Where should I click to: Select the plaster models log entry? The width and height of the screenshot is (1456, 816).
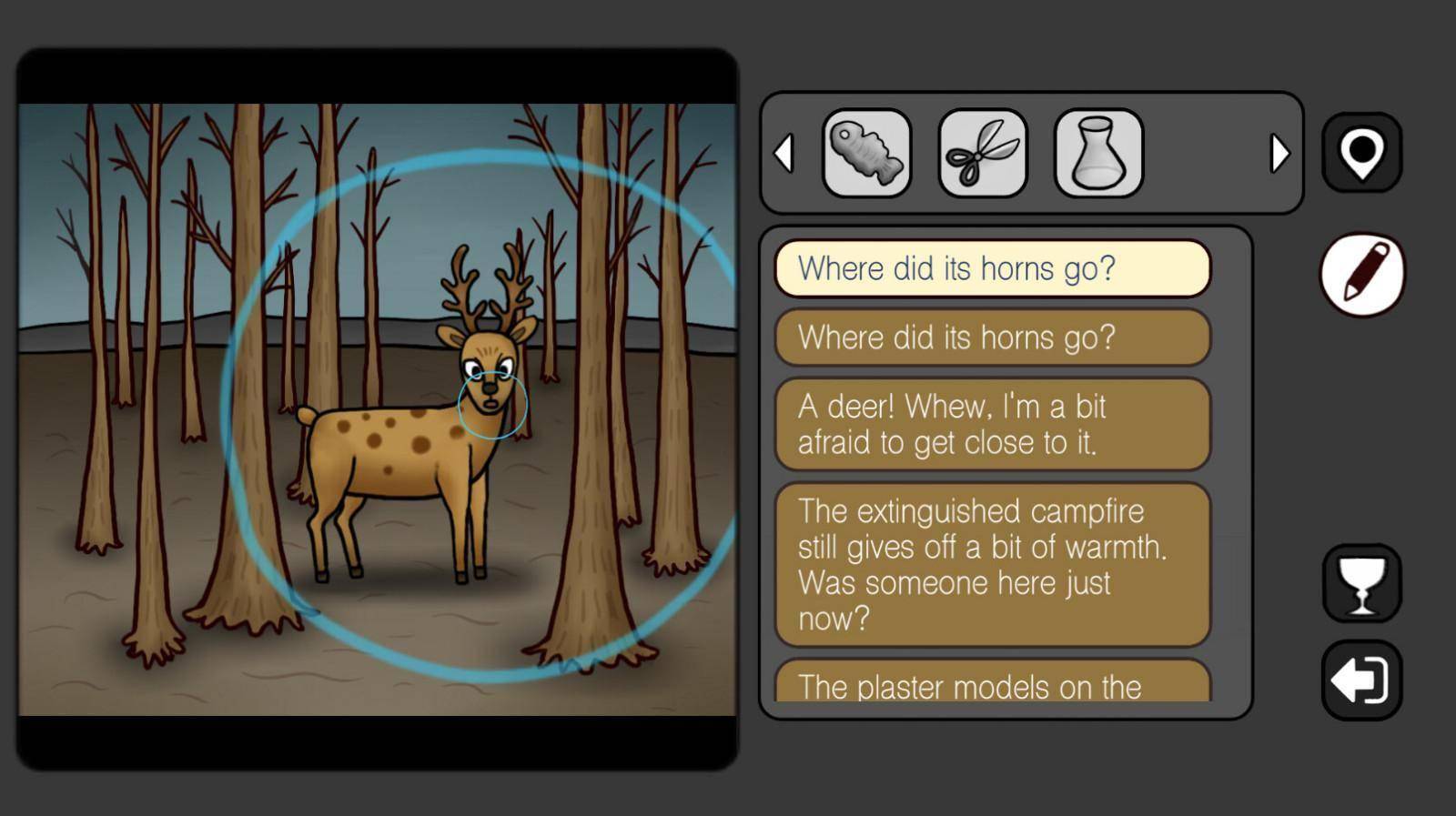(992, 684)
